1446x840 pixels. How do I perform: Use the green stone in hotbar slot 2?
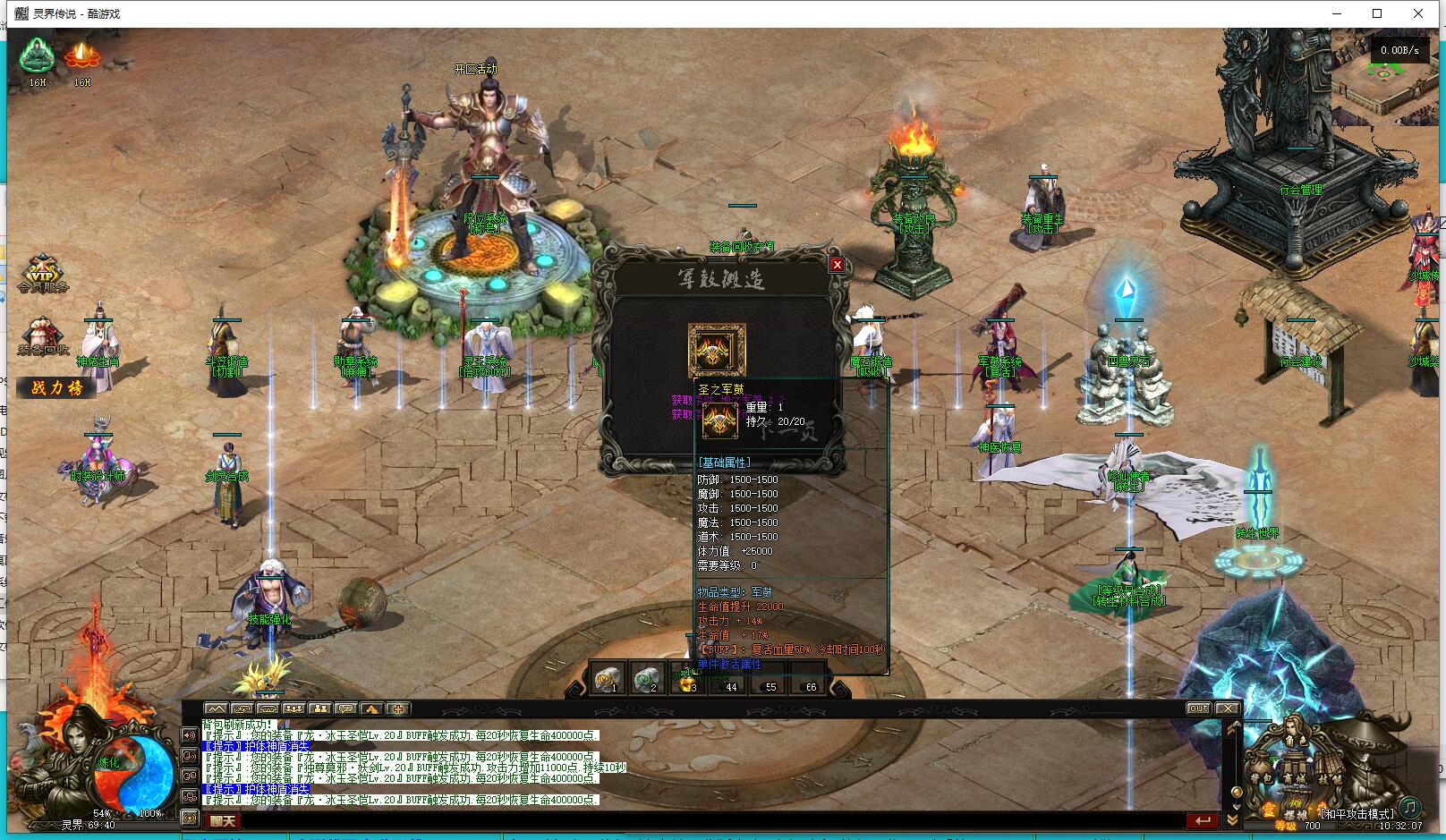pyautogui.click(x=648, y=679)
